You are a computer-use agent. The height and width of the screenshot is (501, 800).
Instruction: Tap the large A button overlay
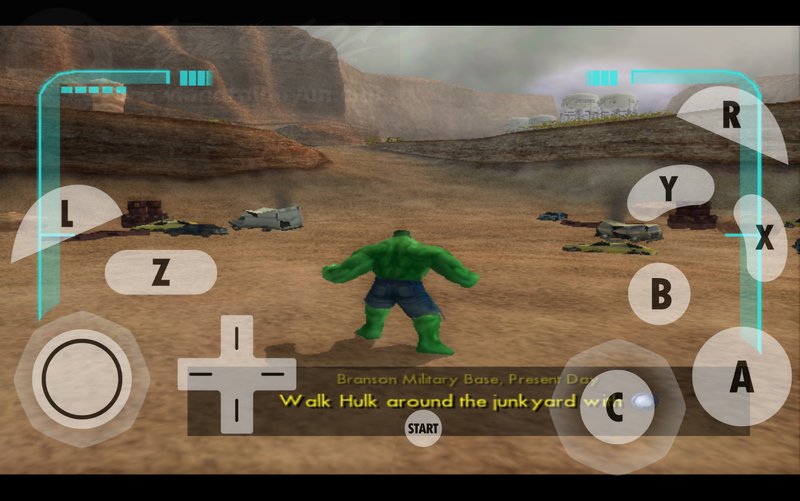click(741, 379)
